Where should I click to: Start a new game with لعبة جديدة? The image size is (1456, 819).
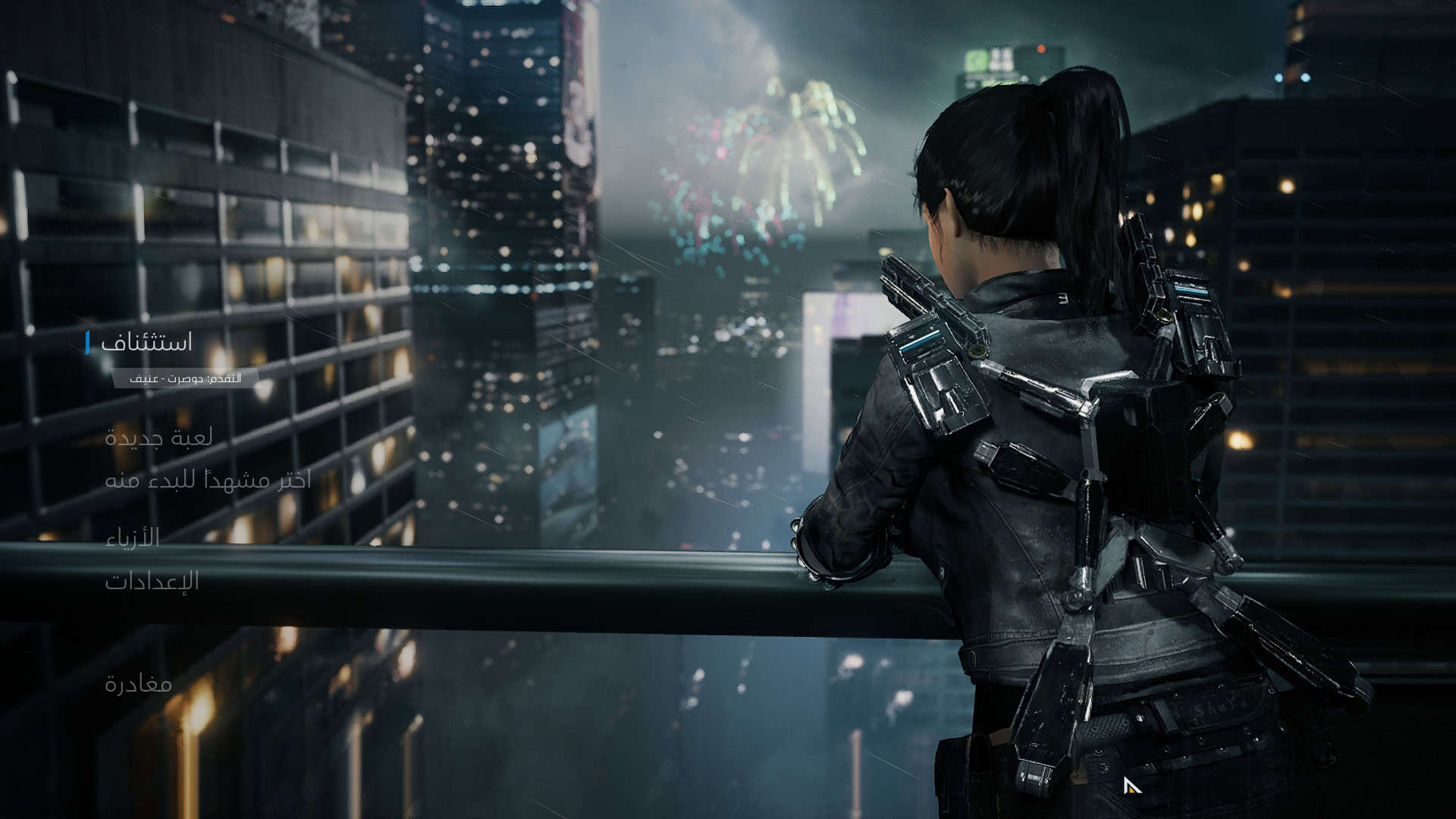coord(158,438)
